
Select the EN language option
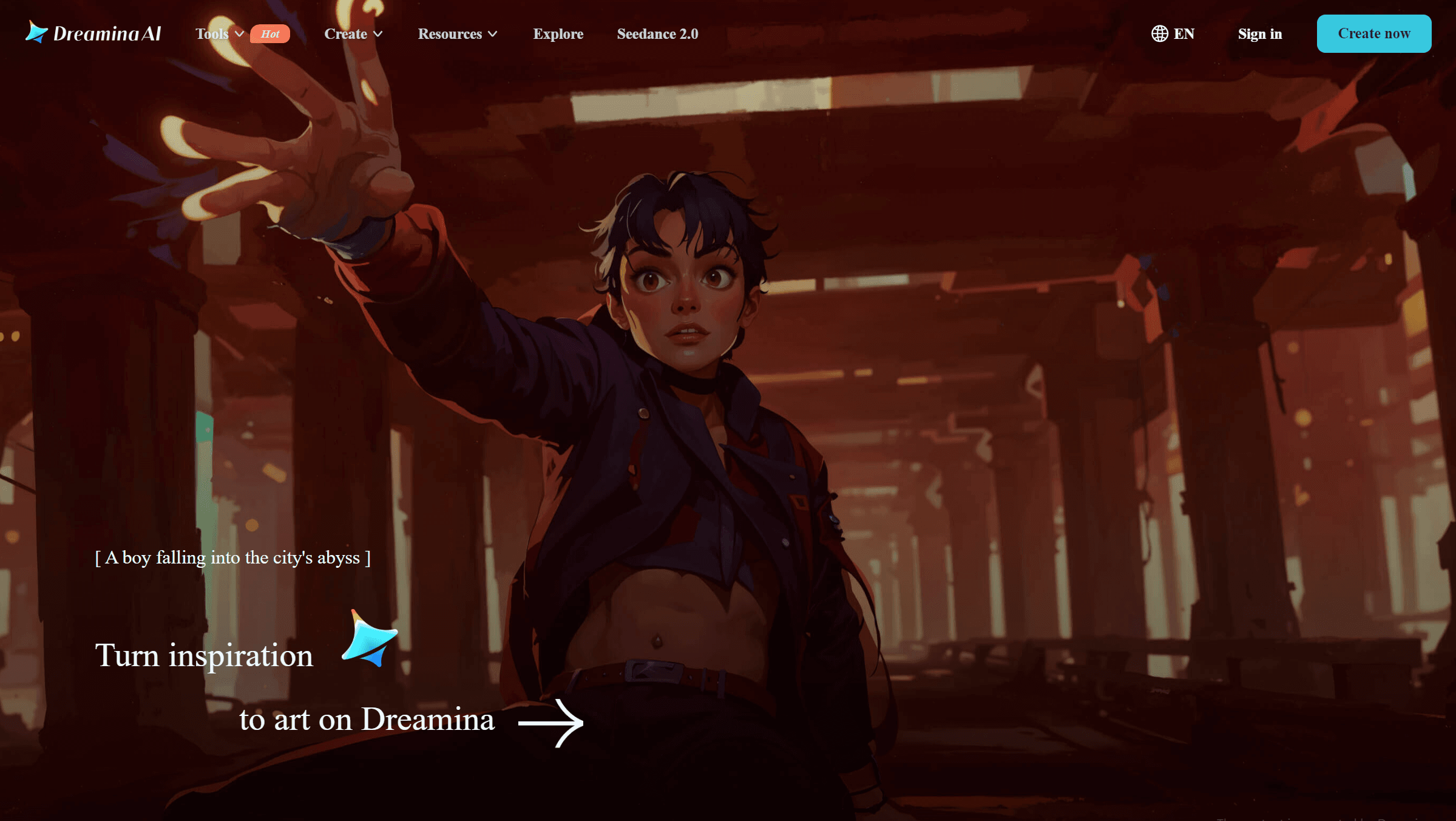[x=1181, y=33]
